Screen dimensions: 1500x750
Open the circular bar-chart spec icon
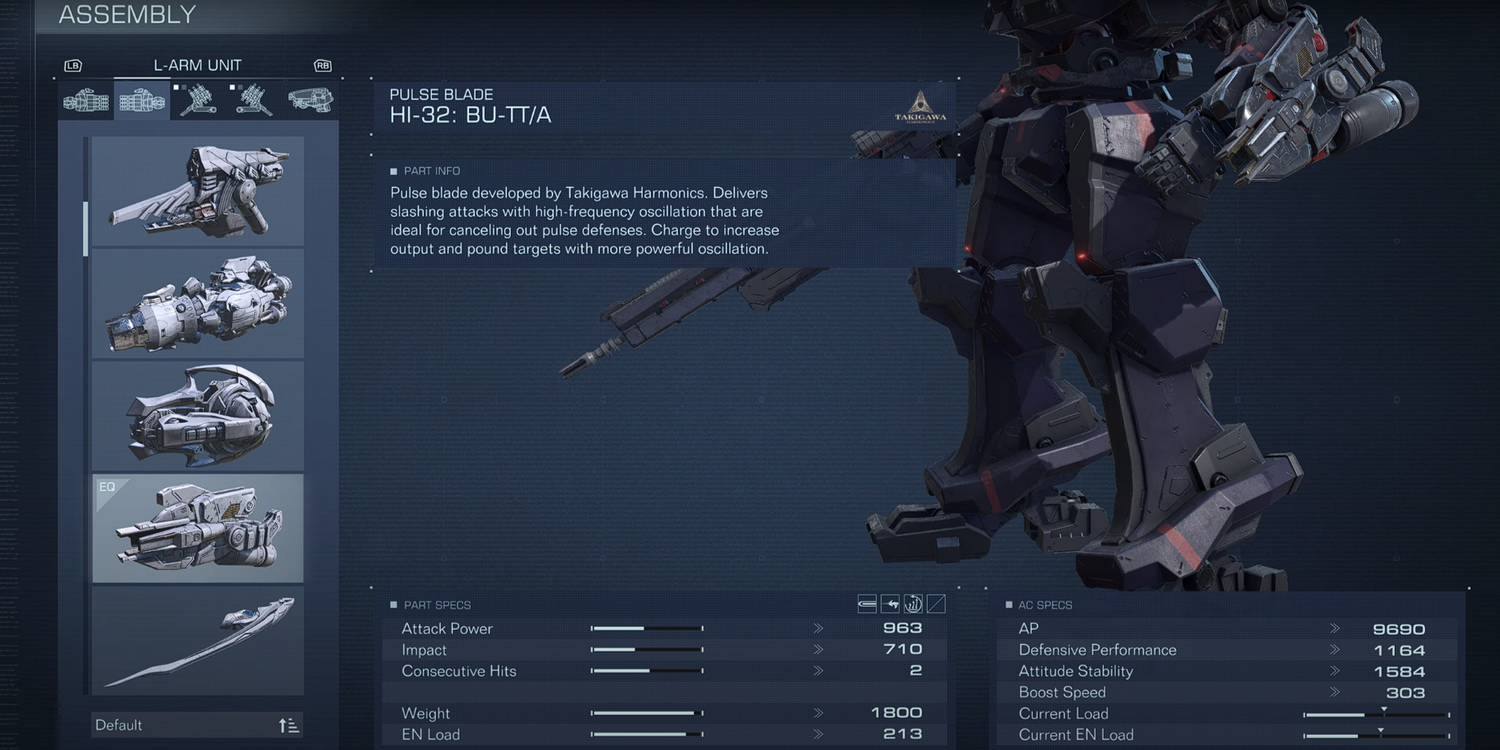point(913,604)
